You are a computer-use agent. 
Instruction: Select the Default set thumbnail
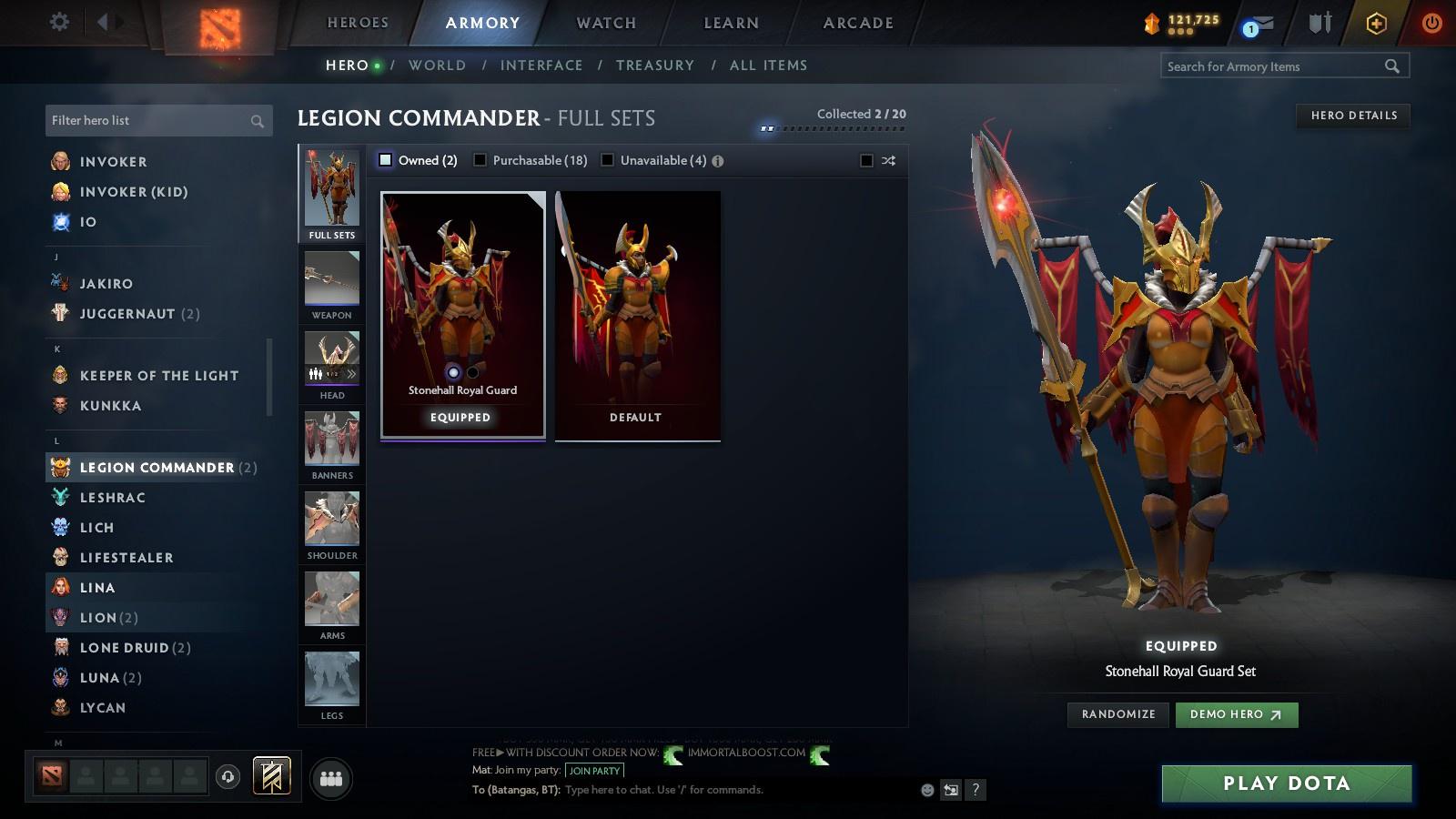pos(636,314)
